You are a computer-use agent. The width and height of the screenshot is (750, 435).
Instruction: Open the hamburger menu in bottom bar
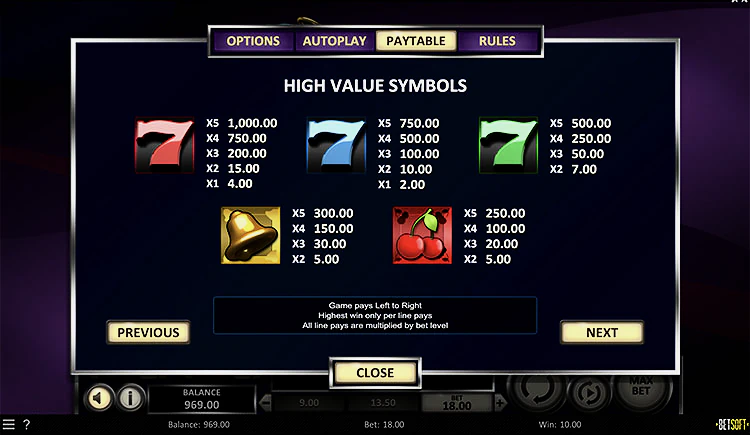9,425
